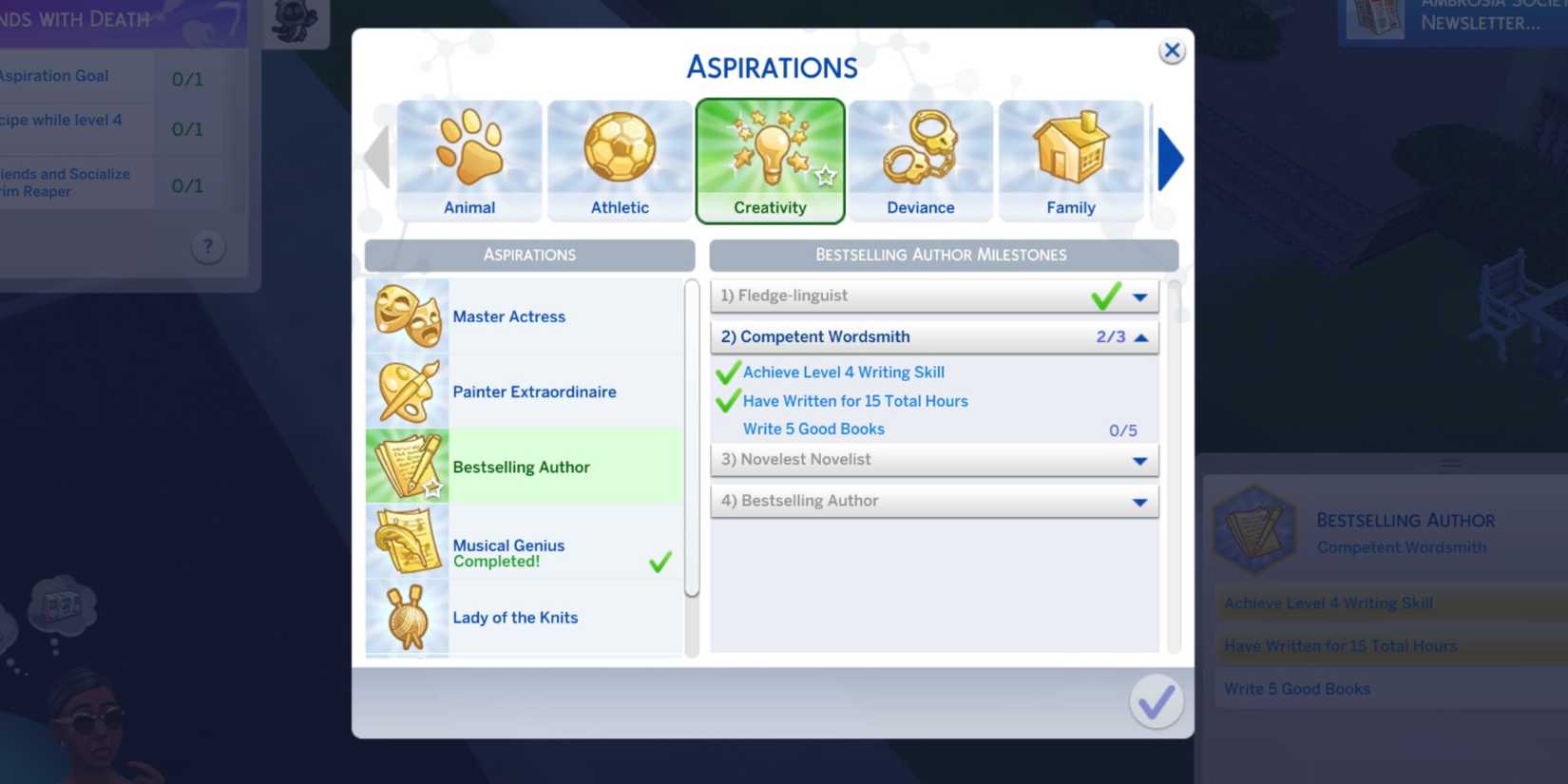The width and height of the screenshot is (1568, 784).
Task: Confirm with the checkmark button
Action: (x=1156, y=702)
